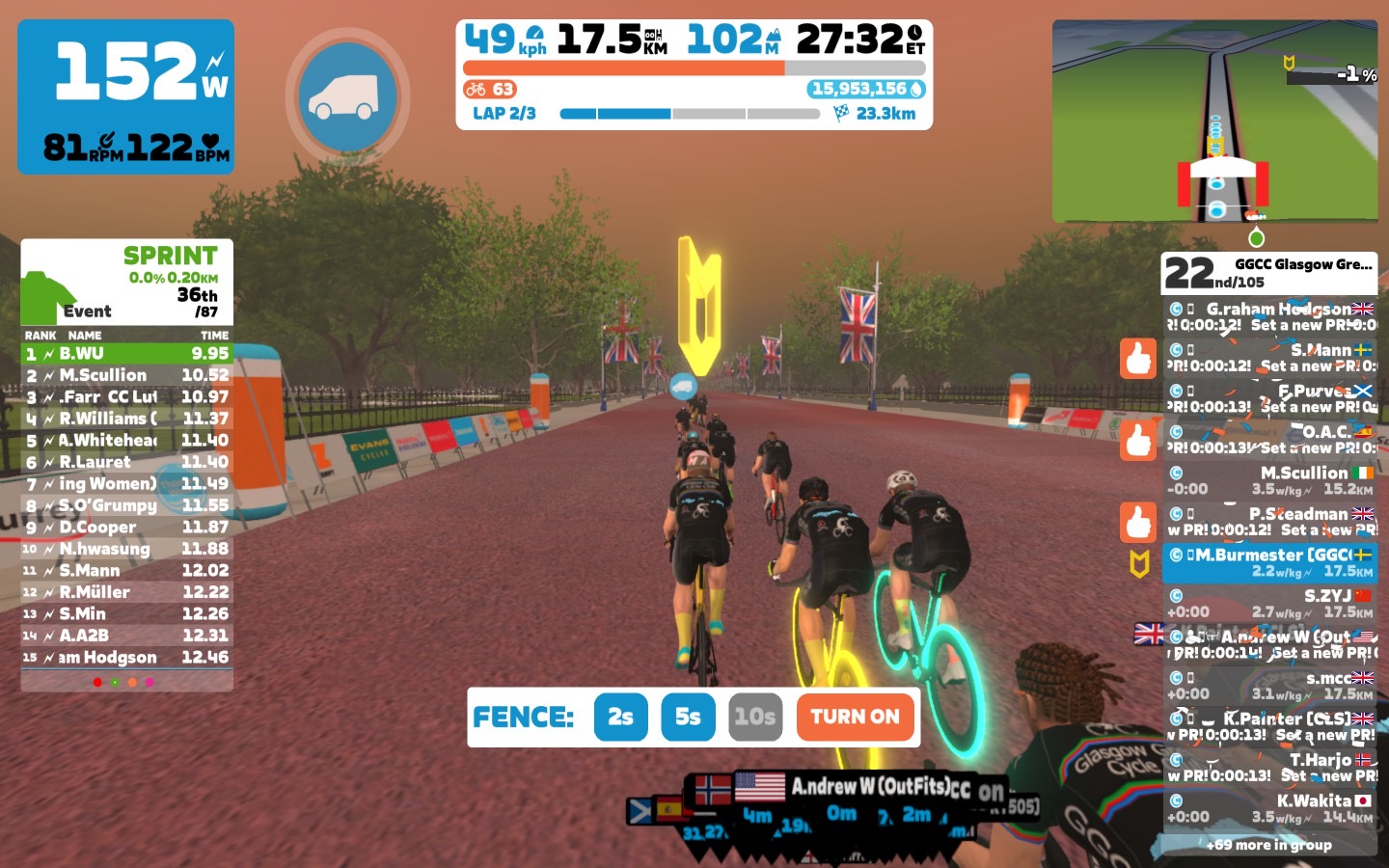Give Ride On to S.Mann

point(1138,359)
